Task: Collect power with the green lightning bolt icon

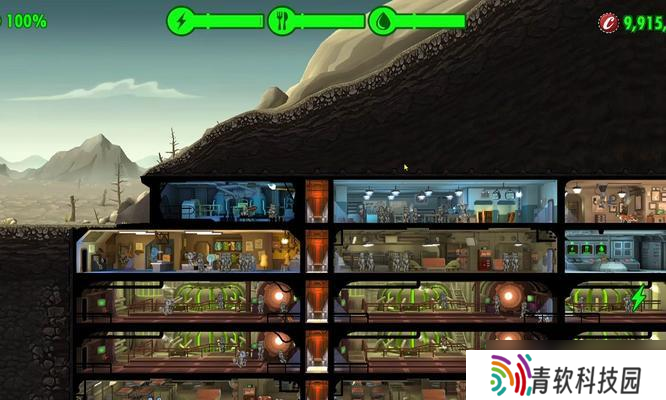Action: pos(638,297)
